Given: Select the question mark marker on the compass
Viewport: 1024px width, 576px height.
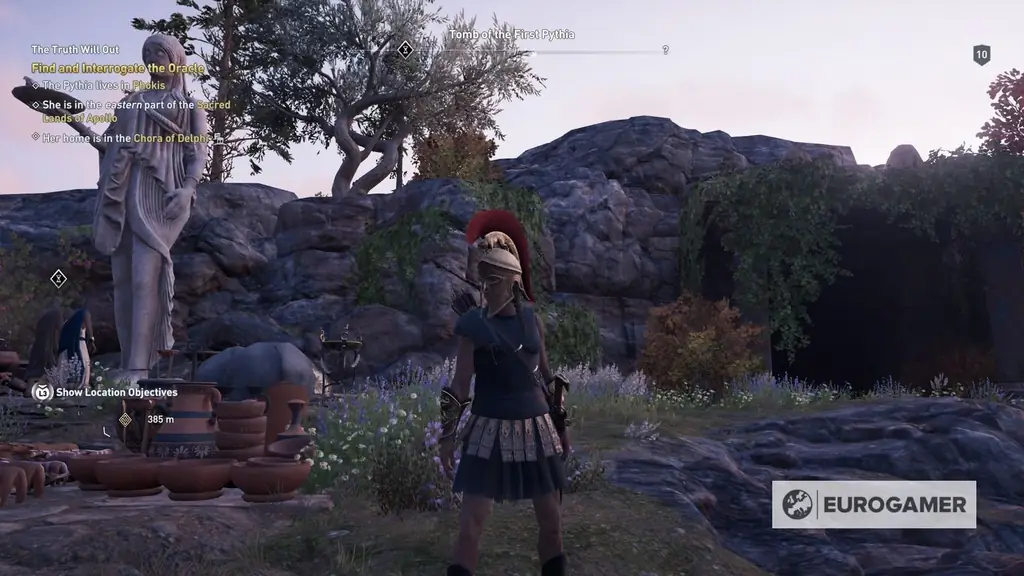Looking at the screenshot, I should (665, 50).
